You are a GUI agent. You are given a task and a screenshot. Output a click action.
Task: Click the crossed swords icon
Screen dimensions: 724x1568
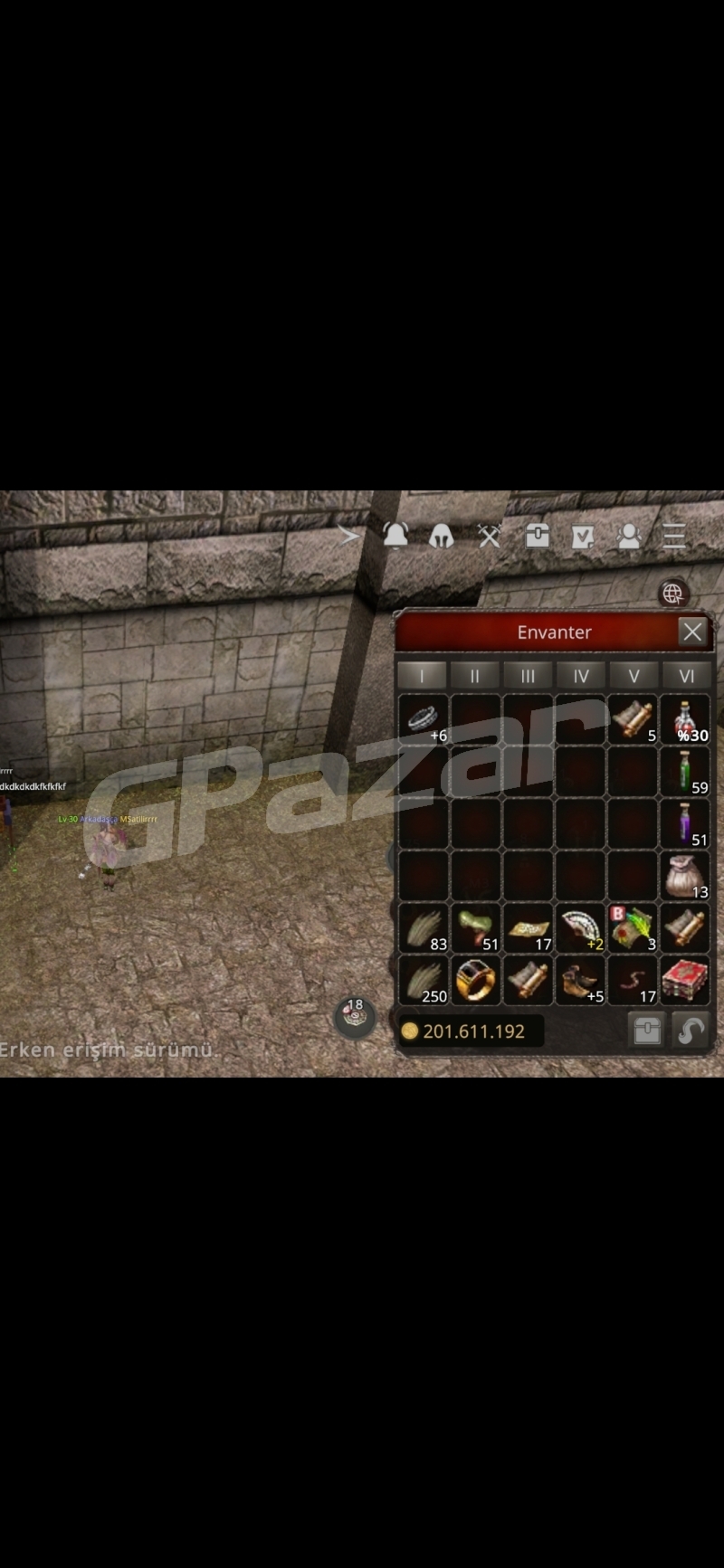pos(490,537)
